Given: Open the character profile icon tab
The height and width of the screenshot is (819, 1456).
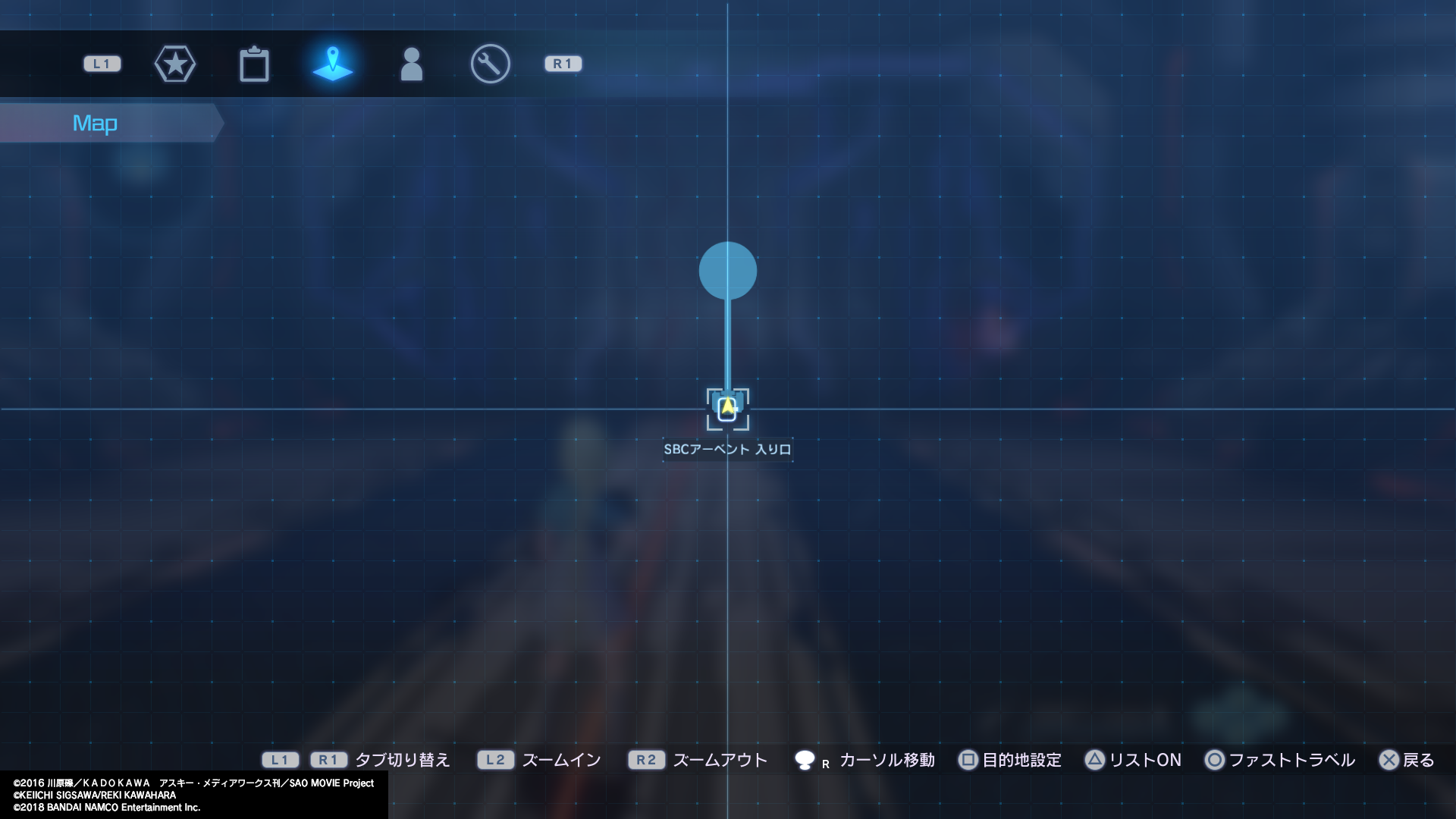Looking at the screenshot, I should coord(412,64).
